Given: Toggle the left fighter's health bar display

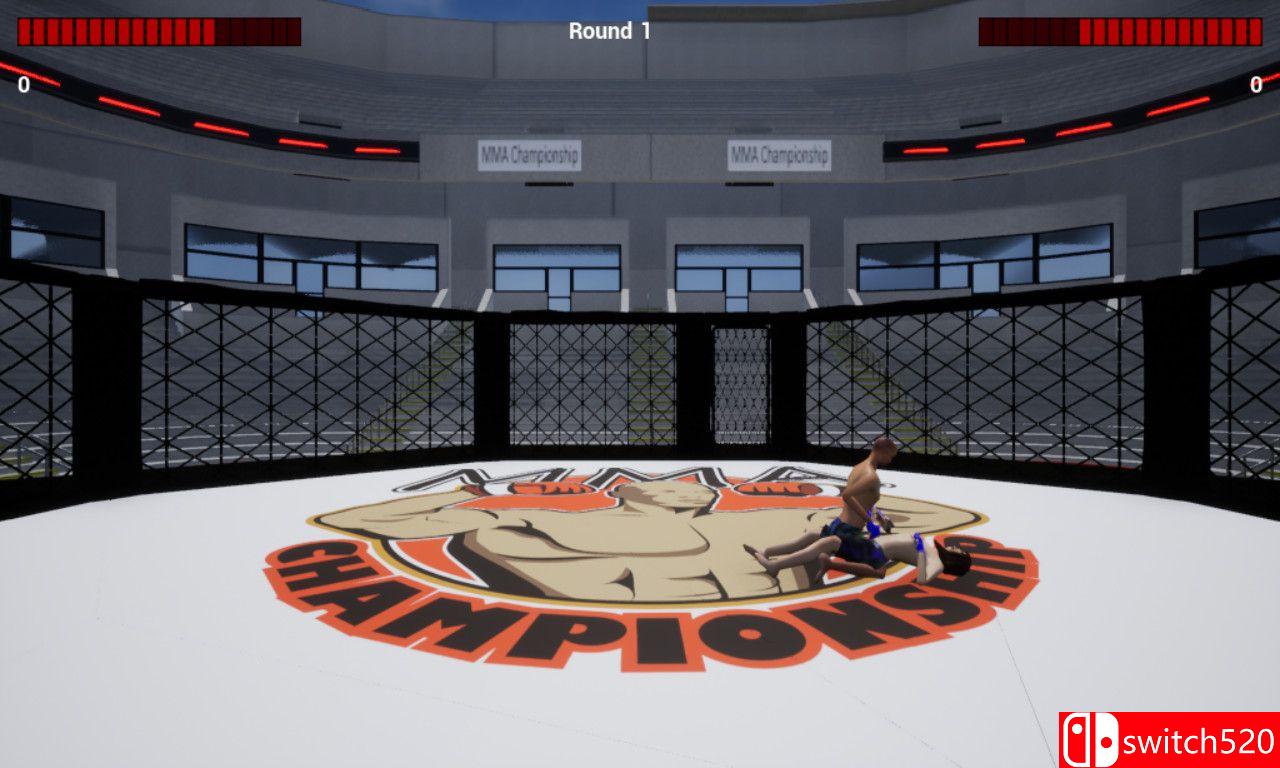Looking at the screenshot, I should coord(160,29).
